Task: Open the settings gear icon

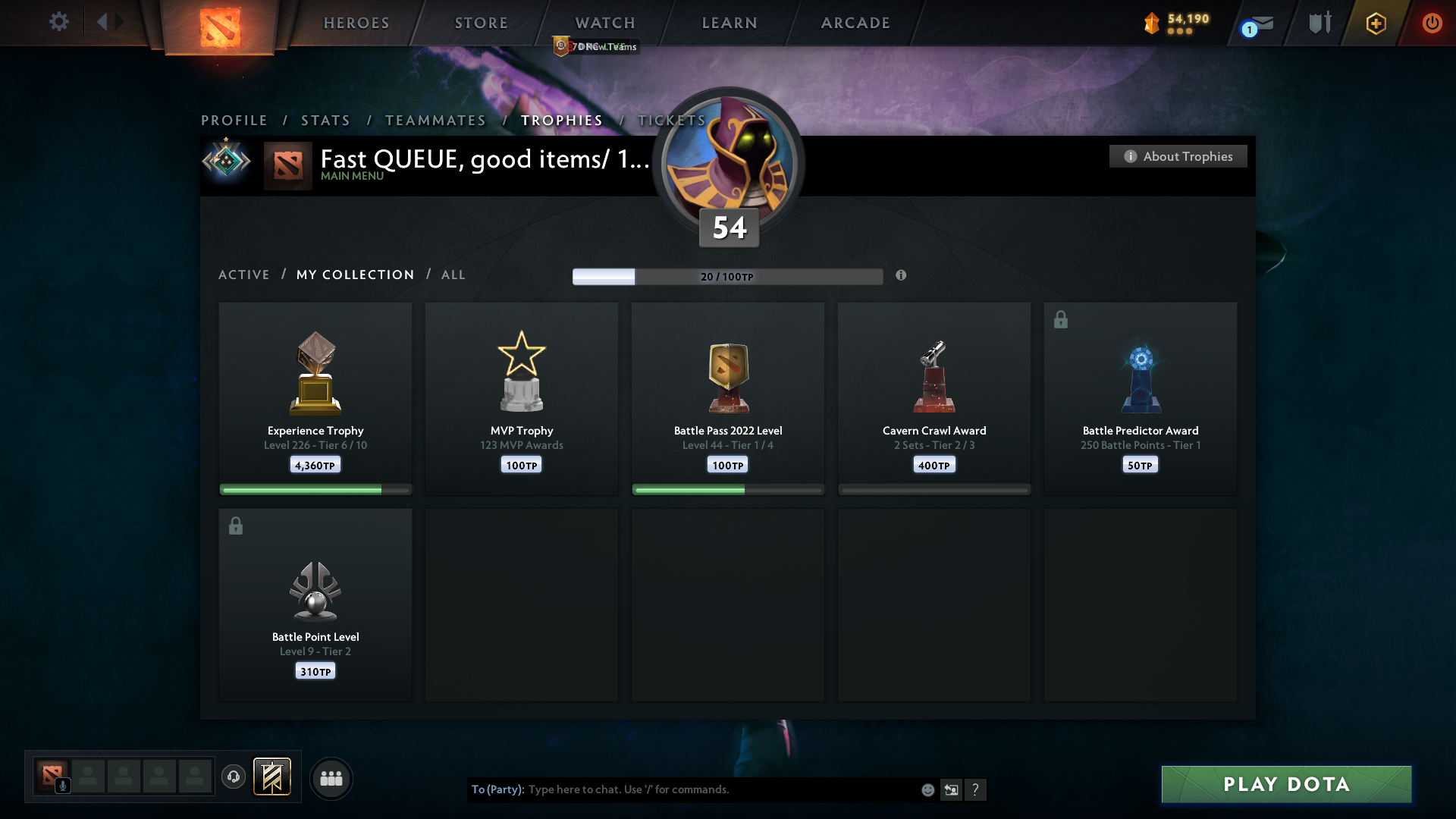Action: click(59, 22)
